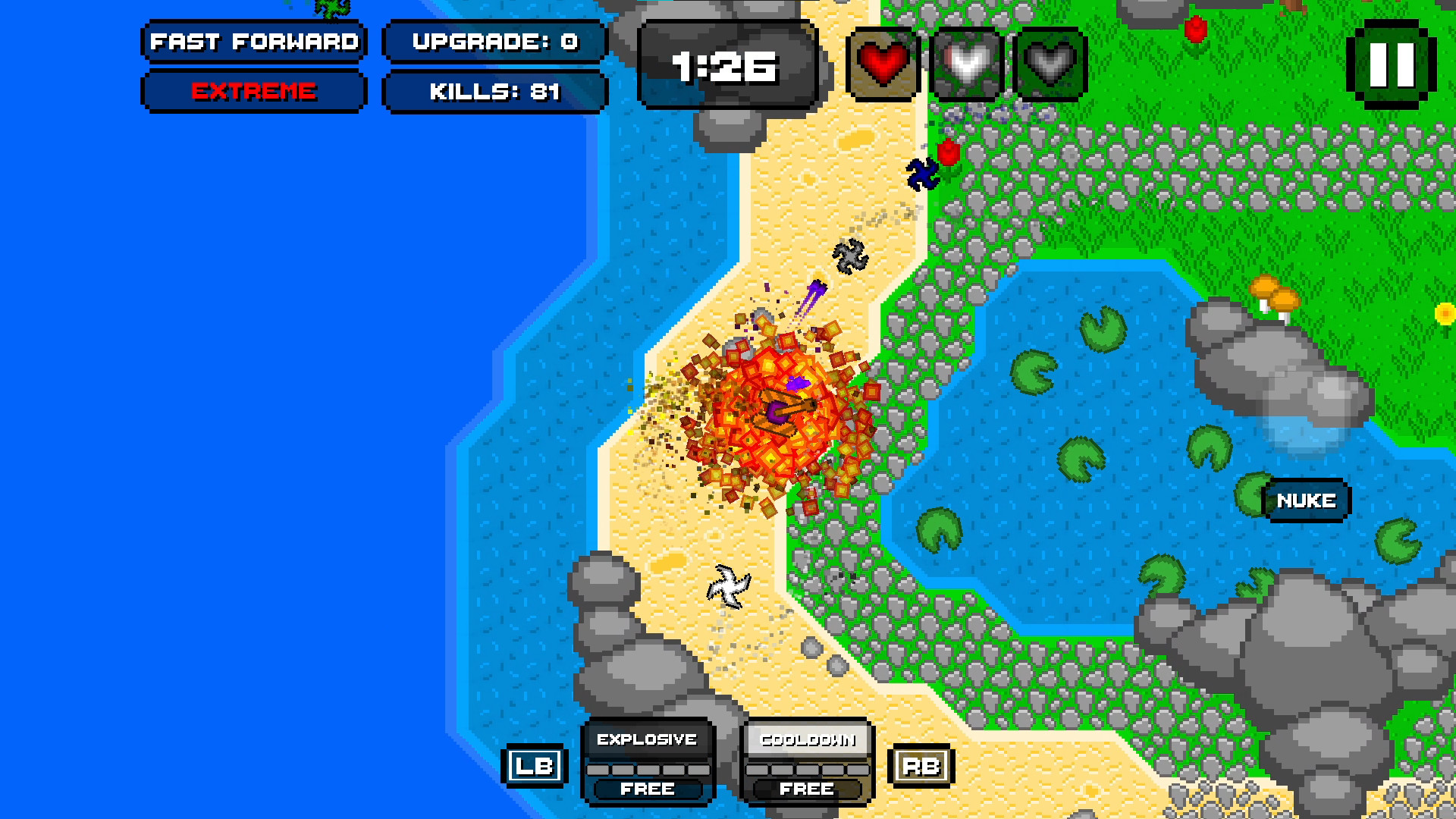Image resolution: width=1456 pixels, height=819 pixels.
Task: Click the LB controller button indicator
Action: tap(536, 766)
